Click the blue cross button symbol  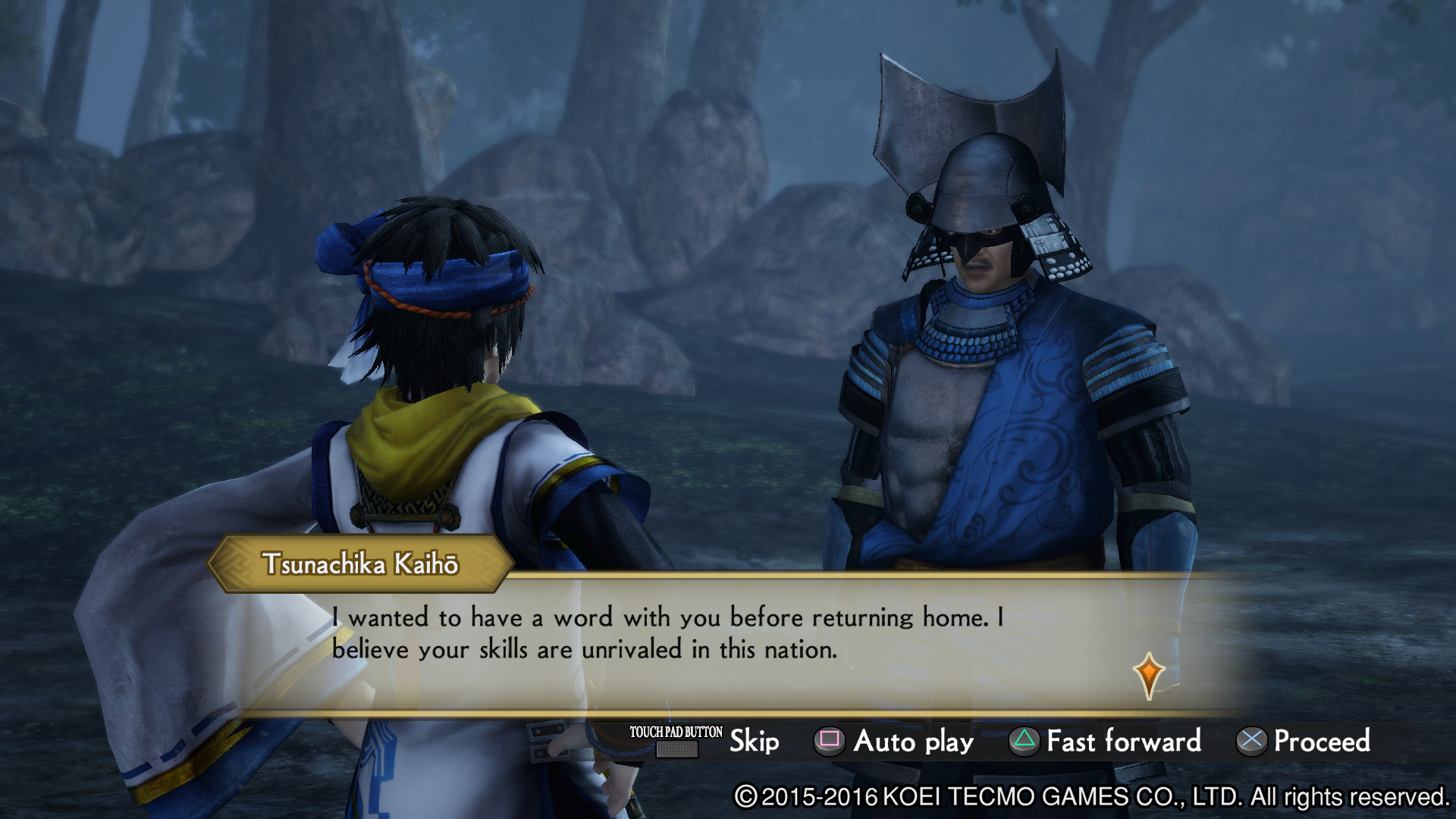pyautogui.click(x=1252, y=742)
